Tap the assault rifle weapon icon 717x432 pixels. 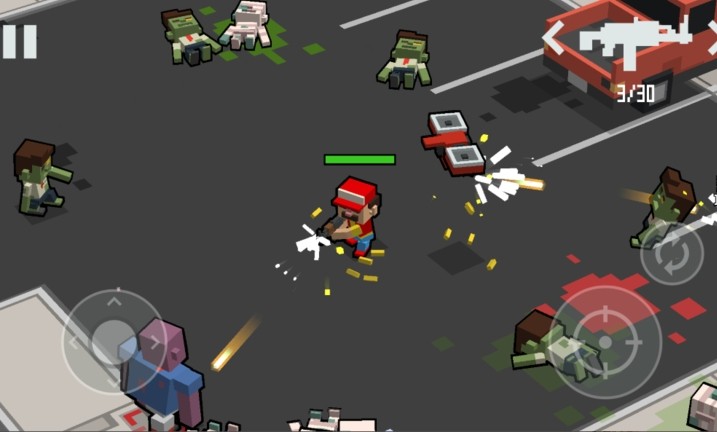tap(634, 40)
